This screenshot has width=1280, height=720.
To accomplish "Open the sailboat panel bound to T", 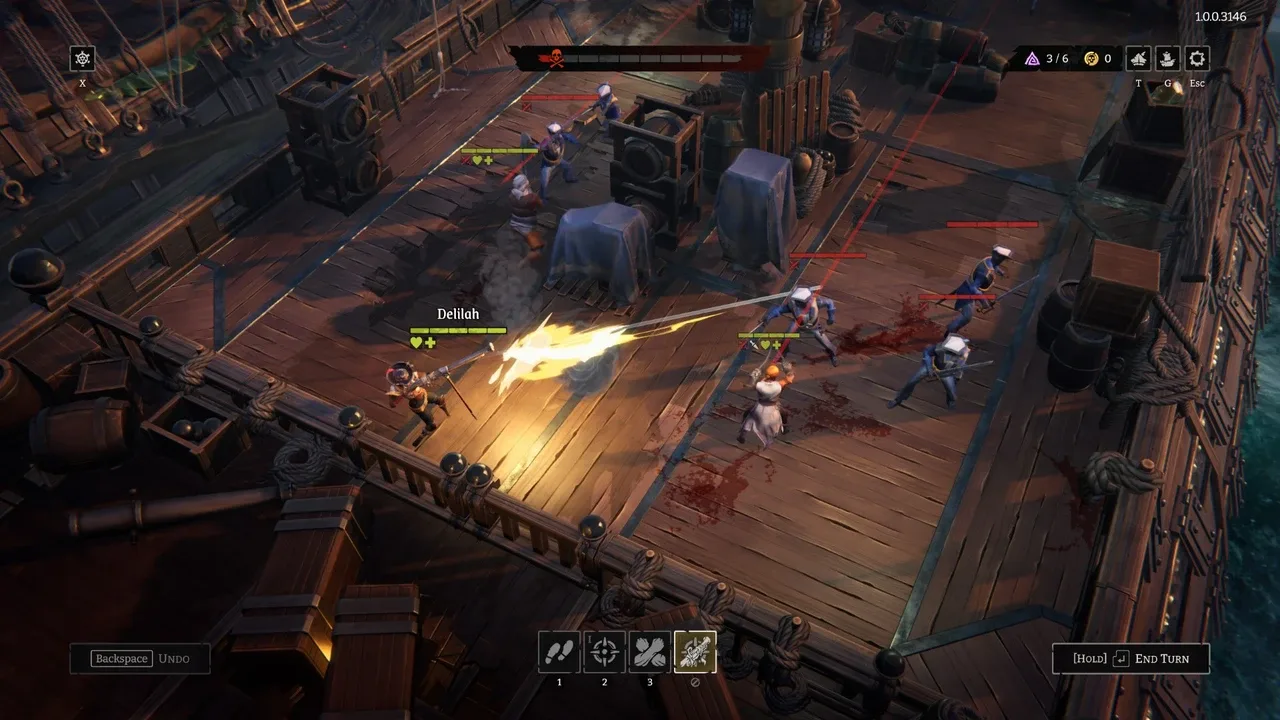I will point(1136,58).
